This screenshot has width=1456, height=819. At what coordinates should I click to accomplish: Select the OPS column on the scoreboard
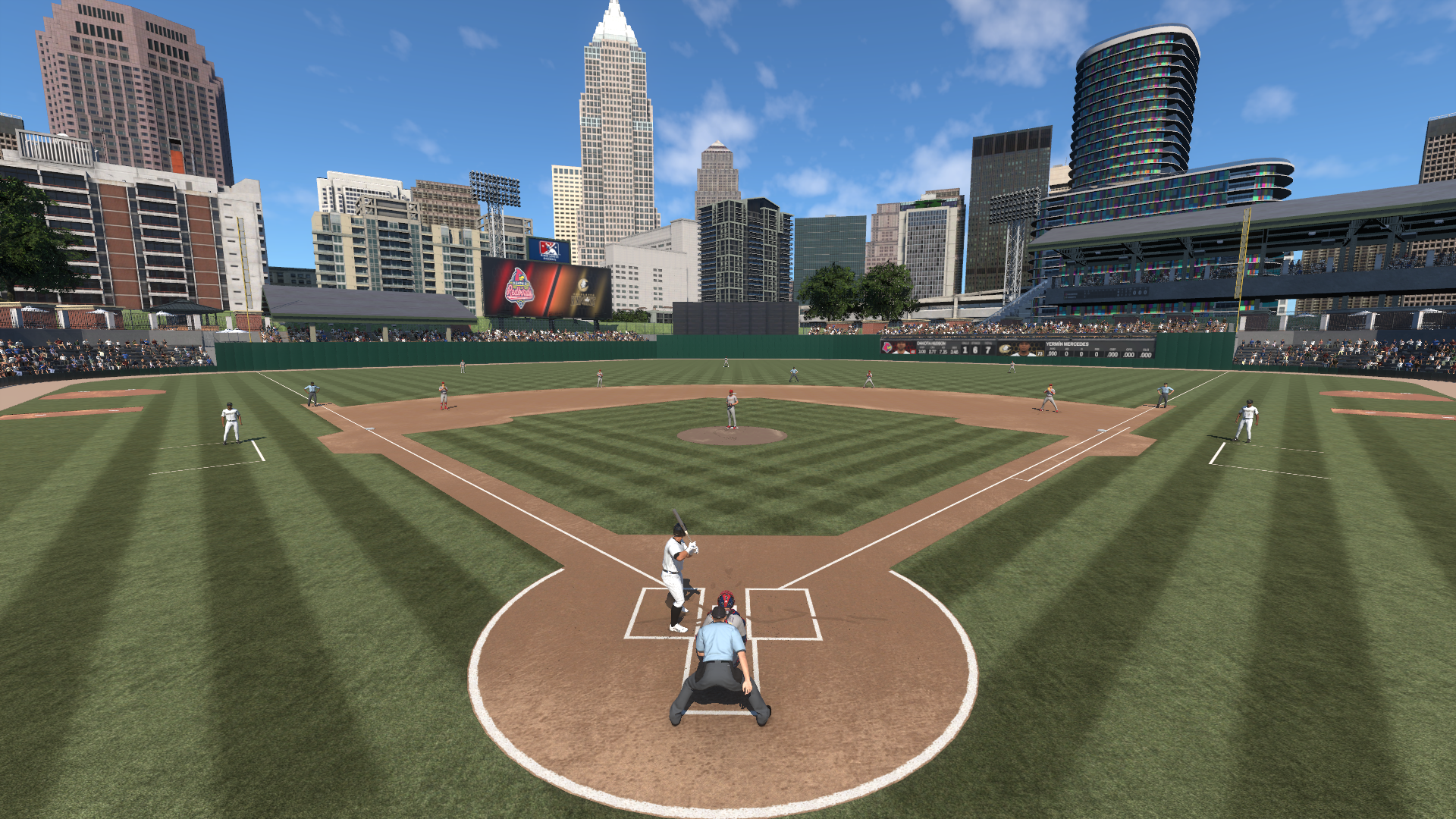click(1129, 354)
